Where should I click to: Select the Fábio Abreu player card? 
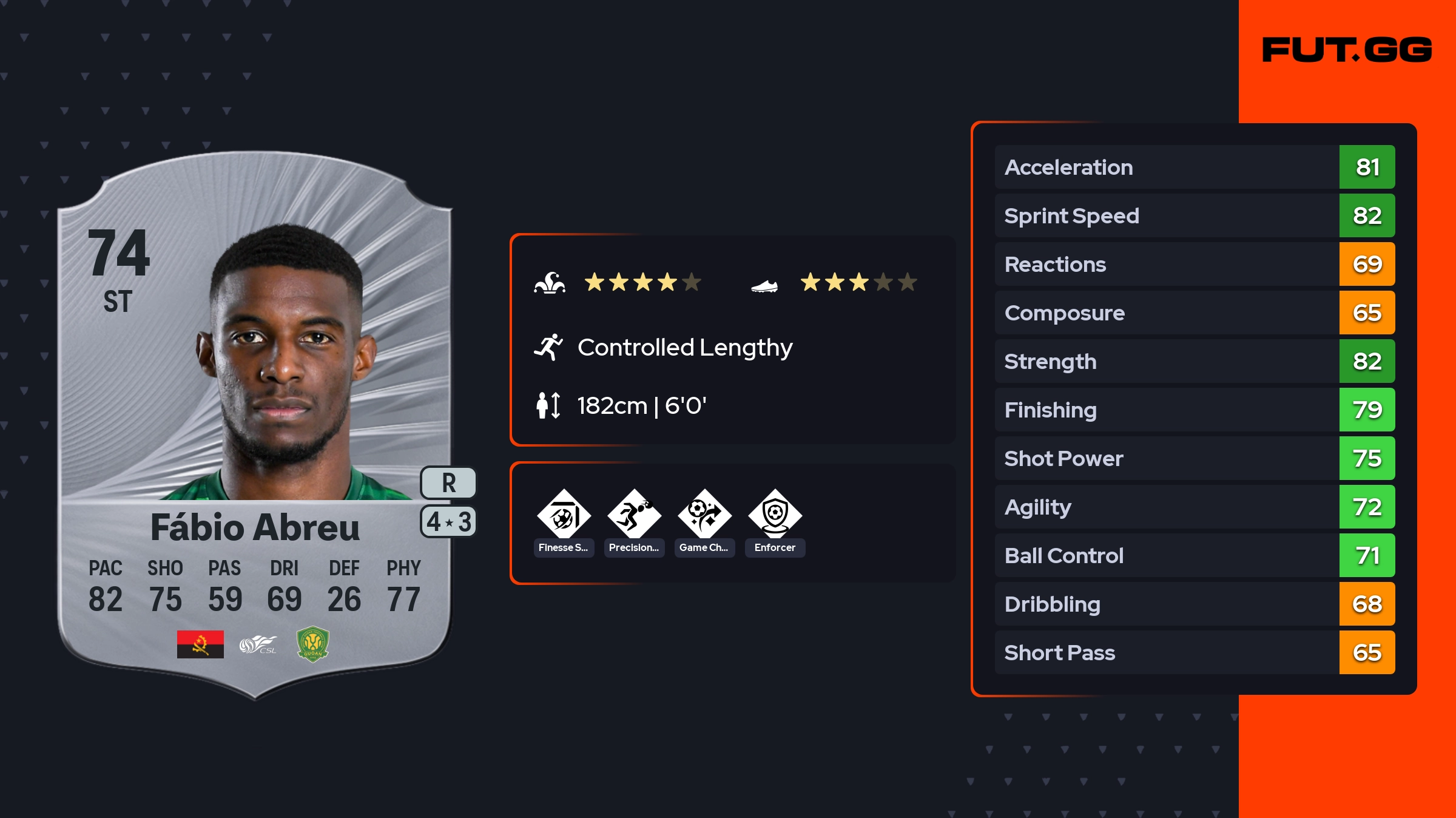(255, 425)
